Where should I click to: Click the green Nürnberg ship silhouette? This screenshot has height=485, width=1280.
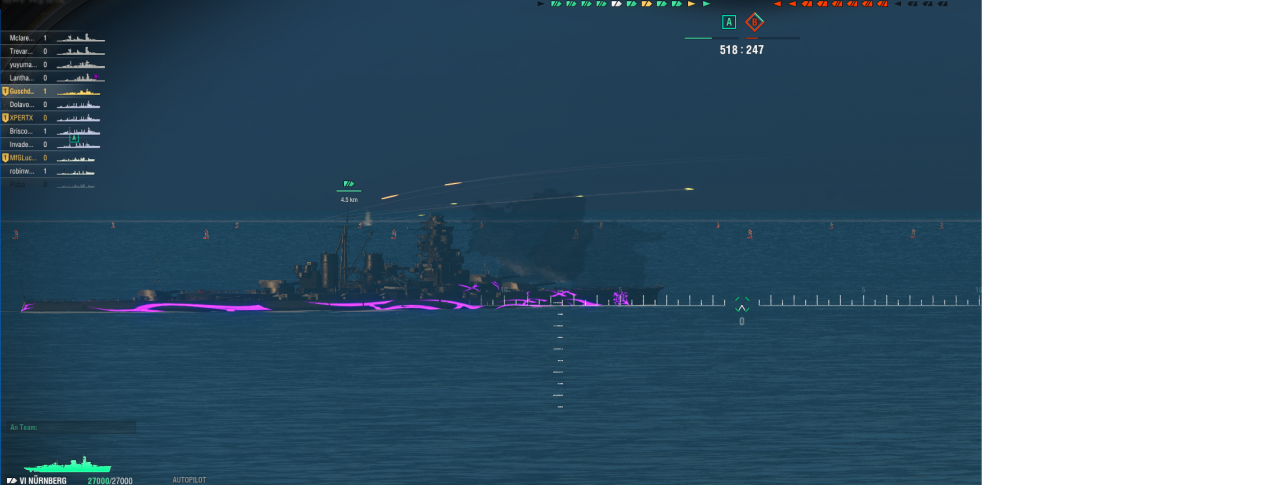[x=68, y=465]
